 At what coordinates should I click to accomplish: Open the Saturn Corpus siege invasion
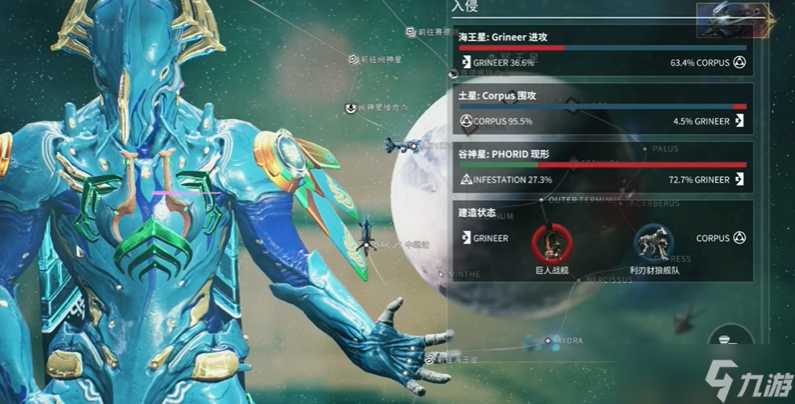point(601,112)
